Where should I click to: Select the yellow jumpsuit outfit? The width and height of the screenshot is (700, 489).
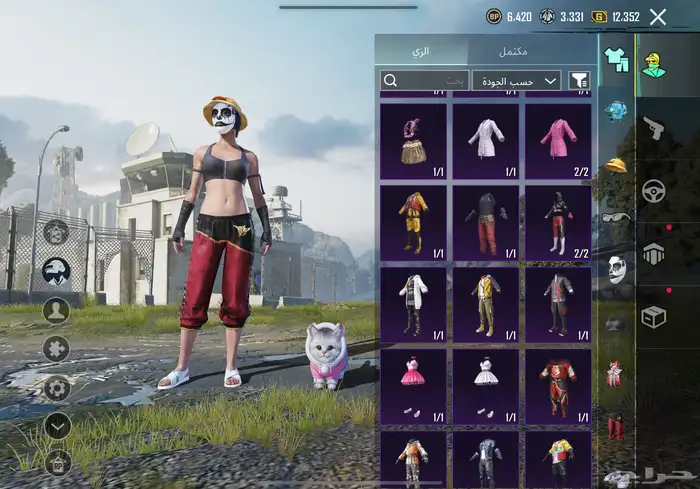pyautogui.click(x=413, y=222)
